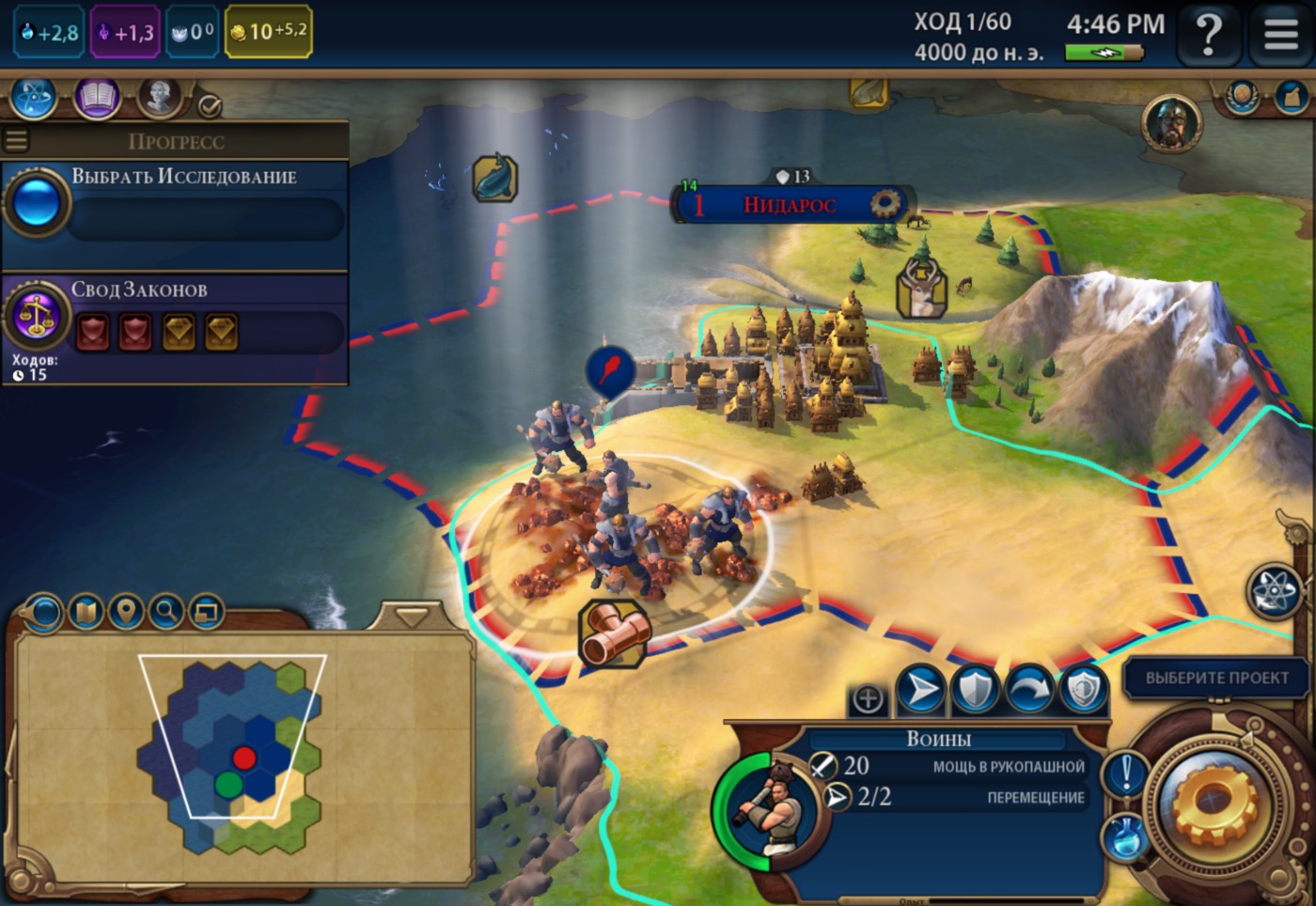Click the blue flask research notification
Image resolution: width=1316 pixels, height=906 pixels.
[x=1124, y=836]
